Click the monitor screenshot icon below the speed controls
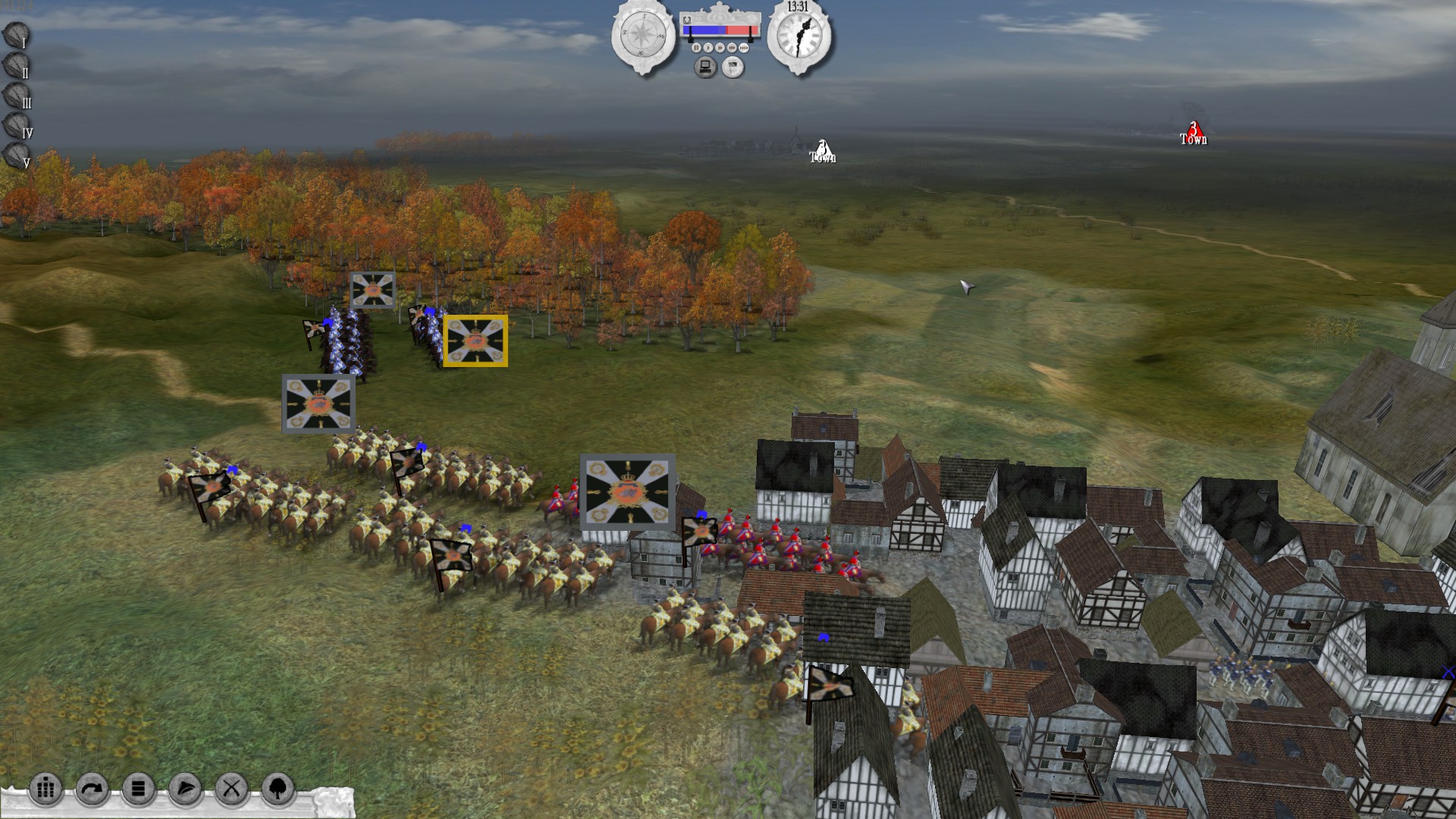 [x=705, y=68]
